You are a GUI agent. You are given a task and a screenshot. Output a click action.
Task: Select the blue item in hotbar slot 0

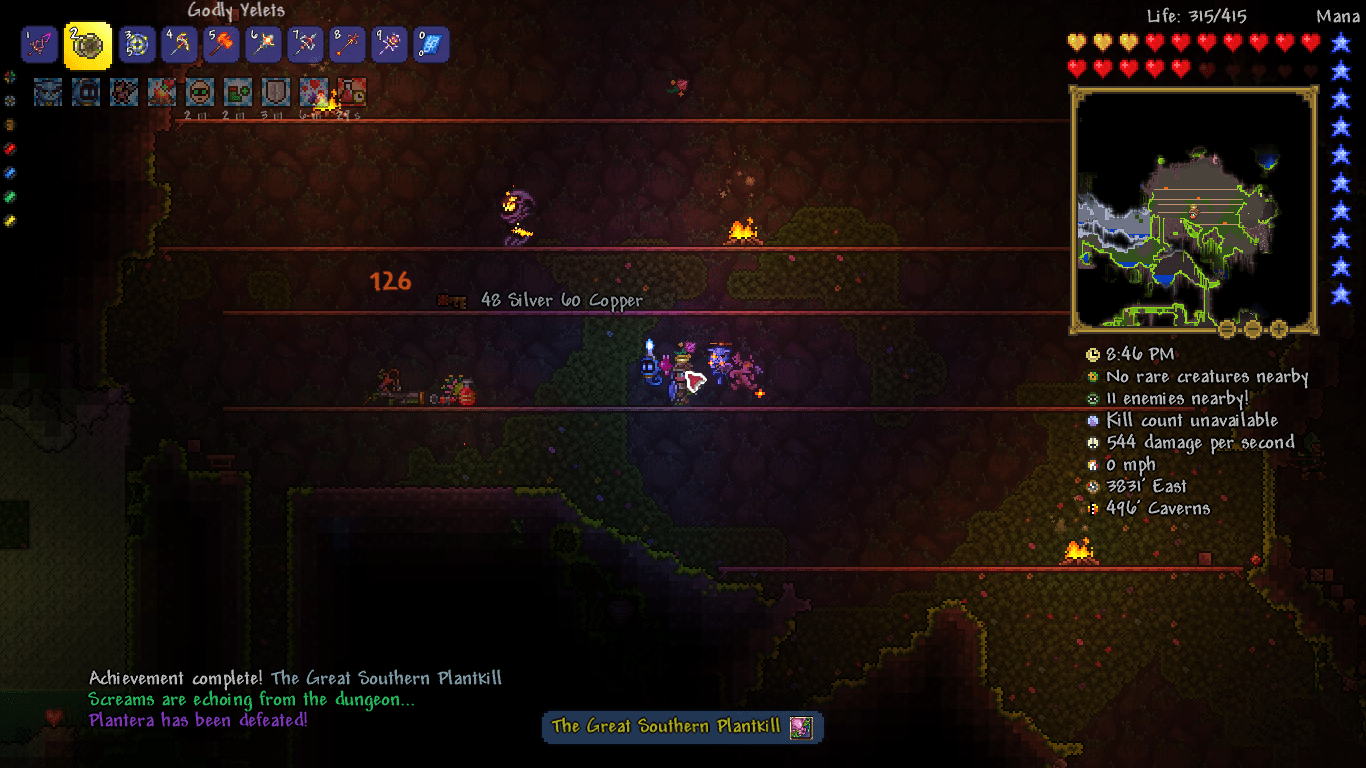[430, 44]
